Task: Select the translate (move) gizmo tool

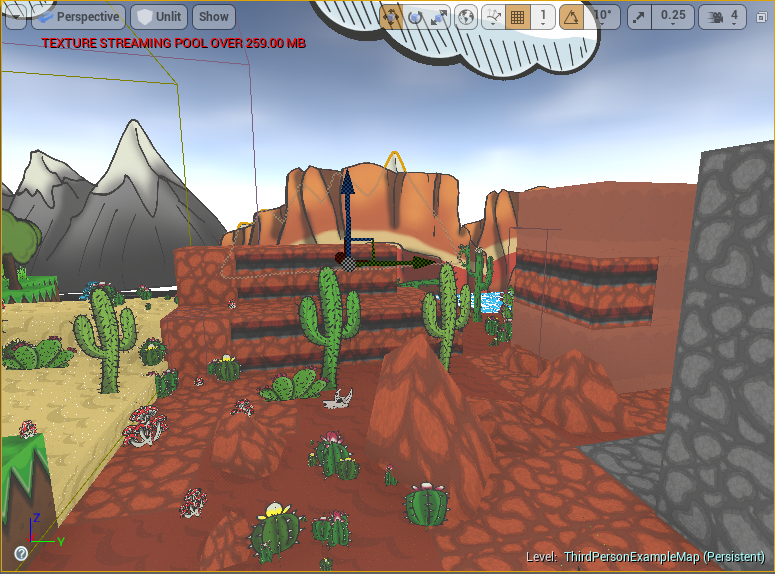Action: pos(391,17)
